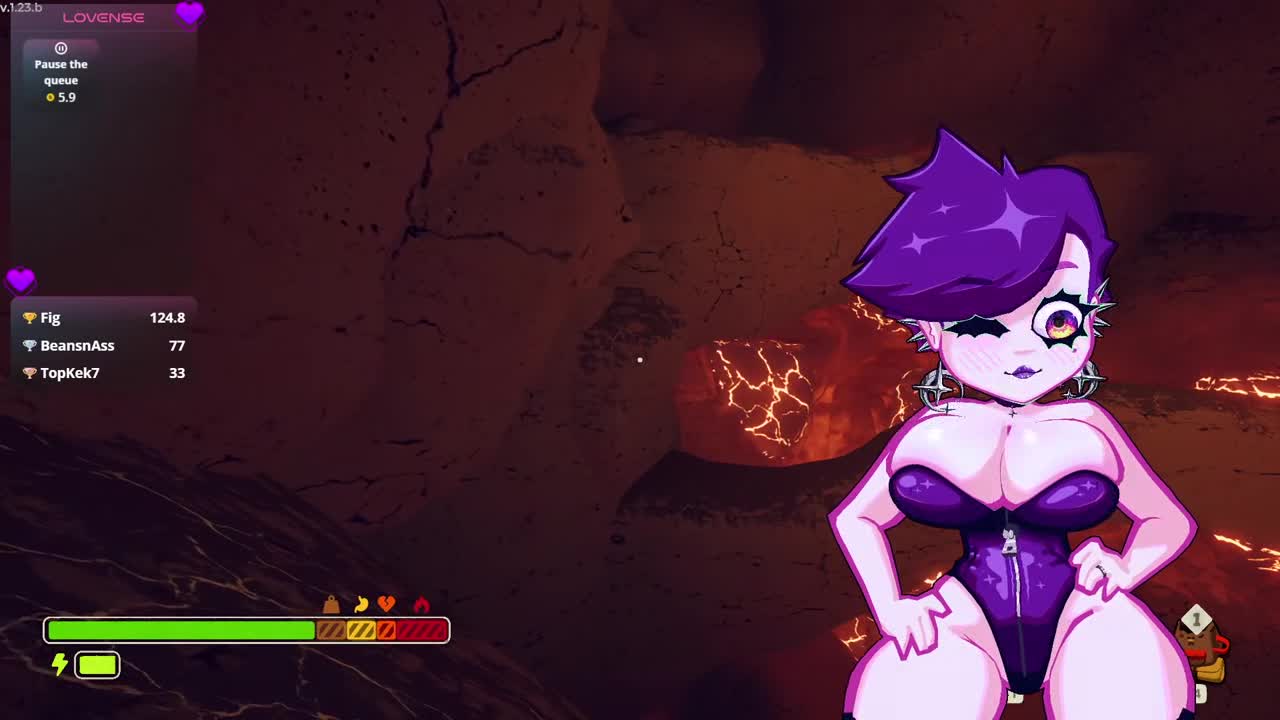Click the broken heart injury icon
The height and width of the screenshot is (720, 1280).
point(386,604)
